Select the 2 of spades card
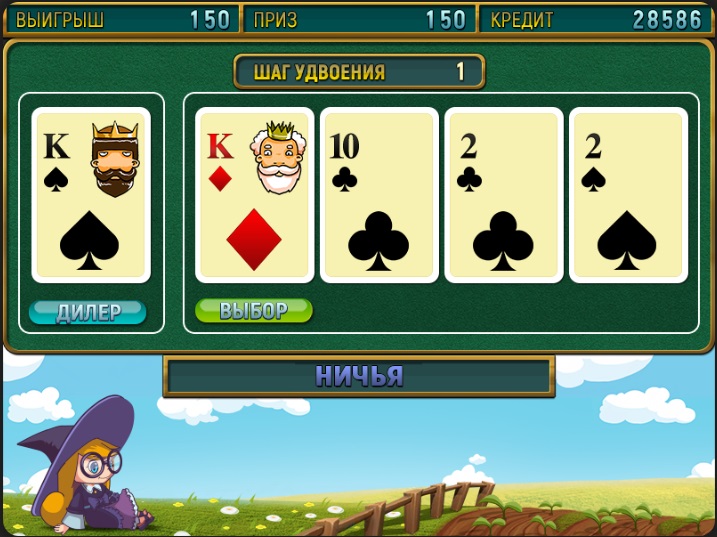The image size is (717, 537). point(628,195)
